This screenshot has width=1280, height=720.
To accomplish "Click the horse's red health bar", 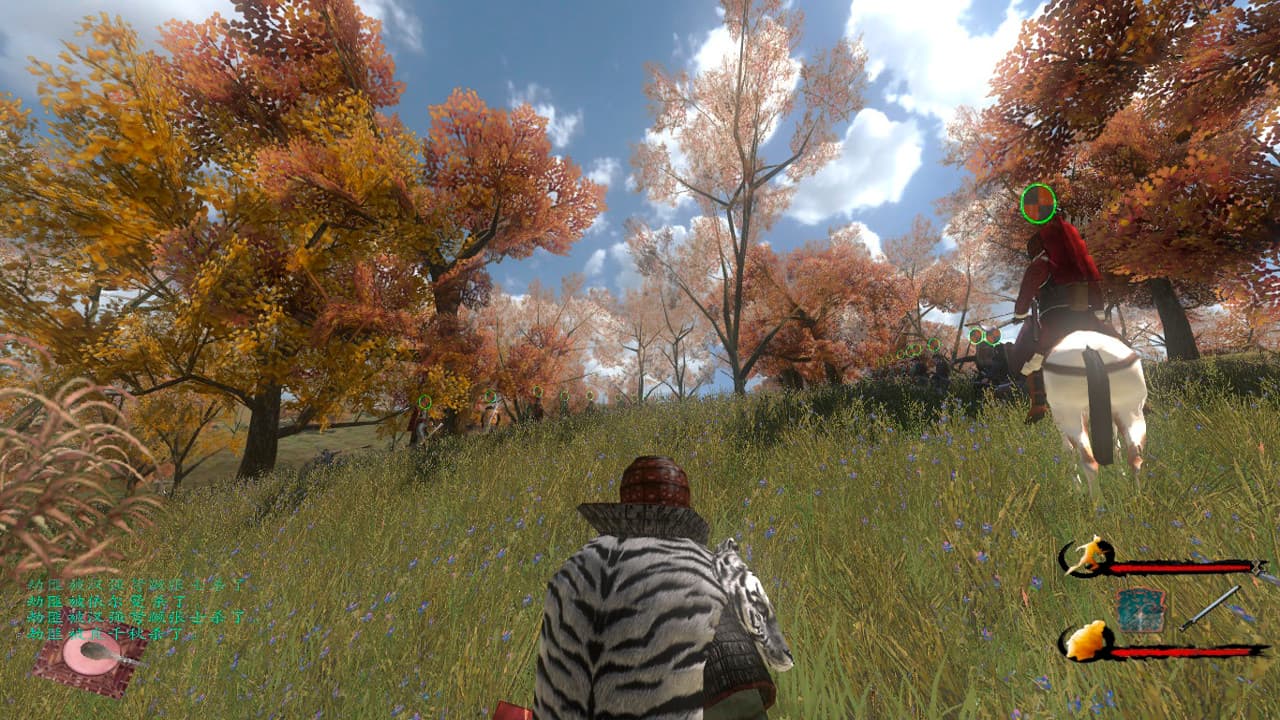I will (x=1180, y=565).
